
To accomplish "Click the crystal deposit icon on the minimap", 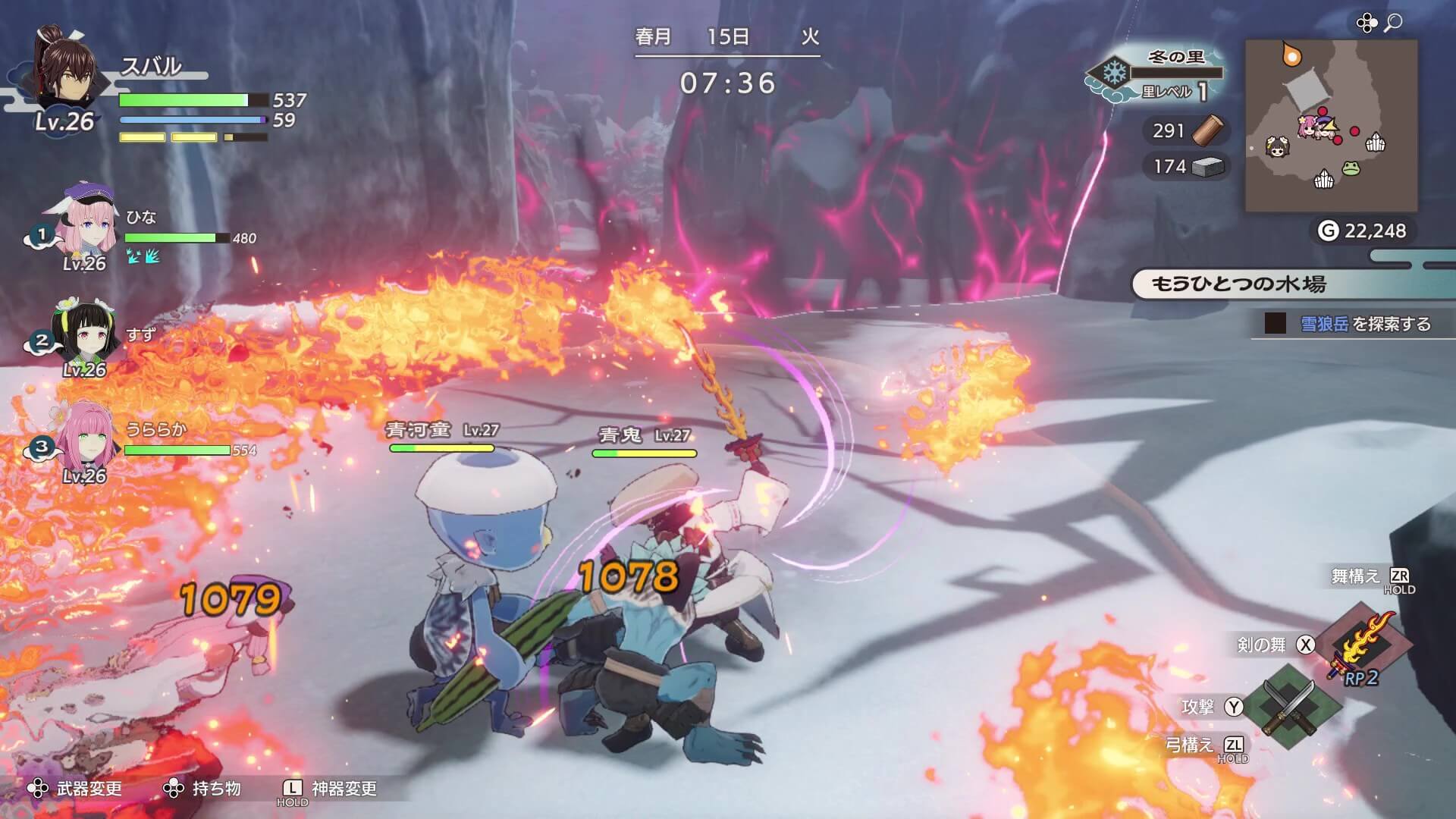I will point(1376,143).
